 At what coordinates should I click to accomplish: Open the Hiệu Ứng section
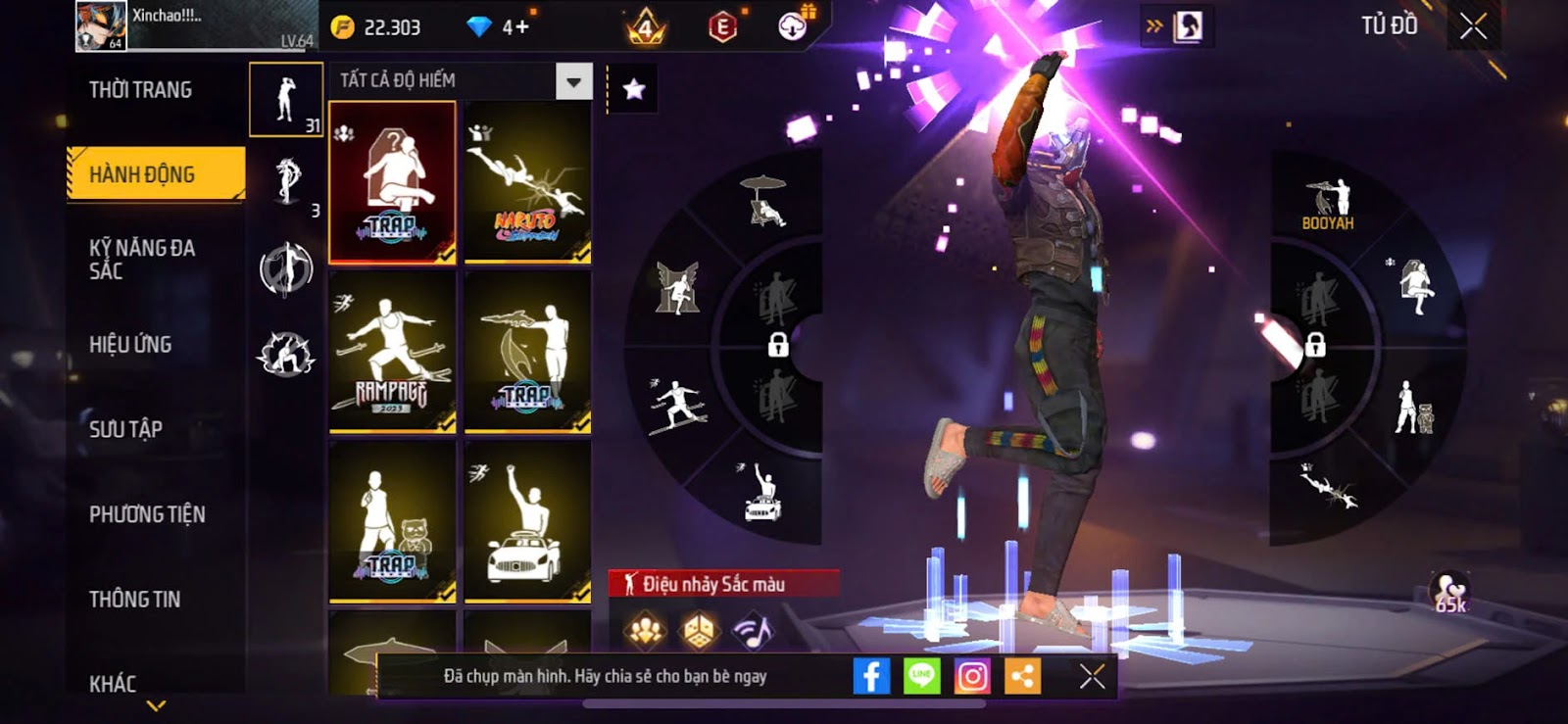(x=130, y=344)
